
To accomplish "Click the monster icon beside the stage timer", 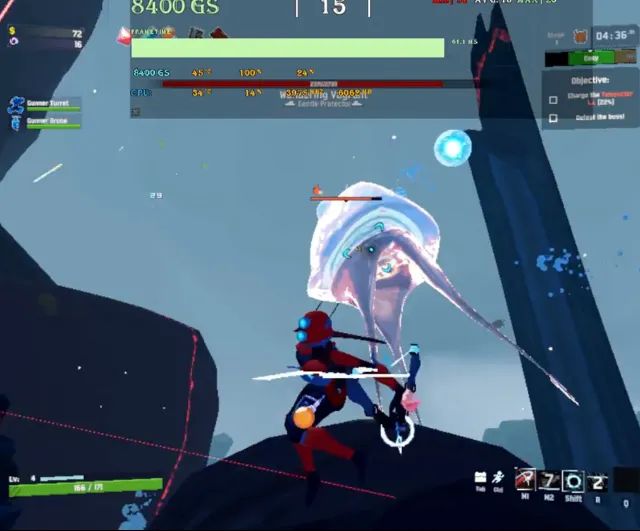I will coord(579,37).
